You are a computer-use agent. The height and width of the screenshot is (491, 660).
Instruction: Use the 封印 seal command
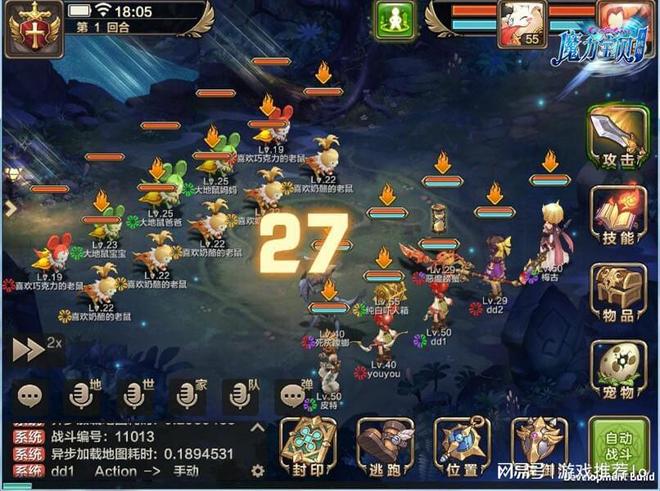click(305, 447)
